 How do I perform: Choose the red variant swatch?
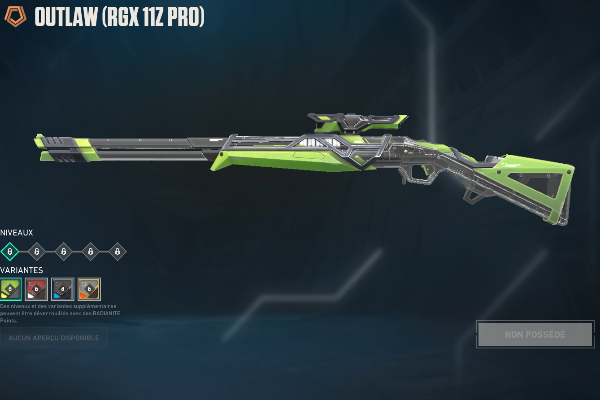[x=37, y=289]
